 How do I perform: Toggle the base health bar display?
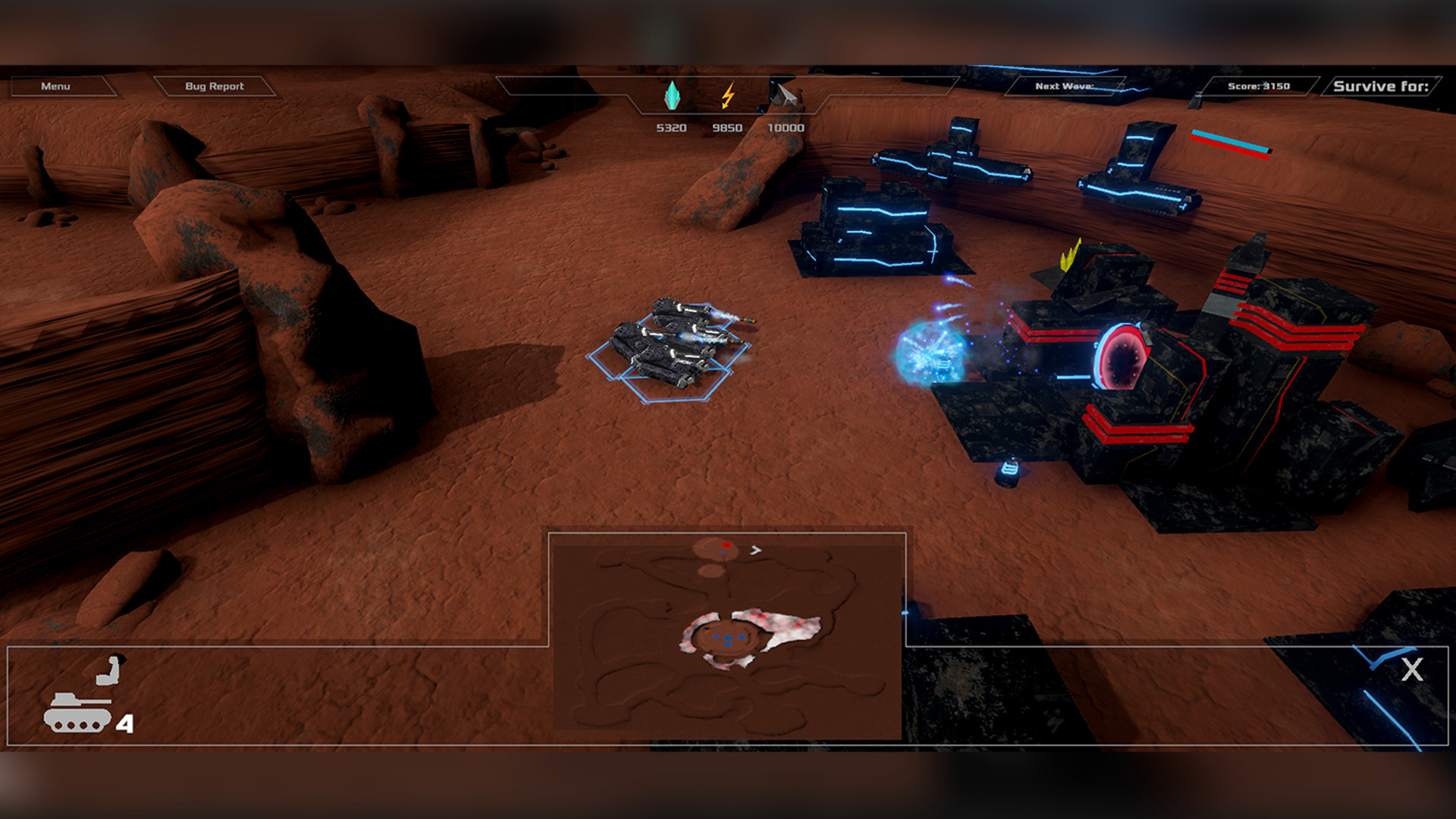(1230, 144)
